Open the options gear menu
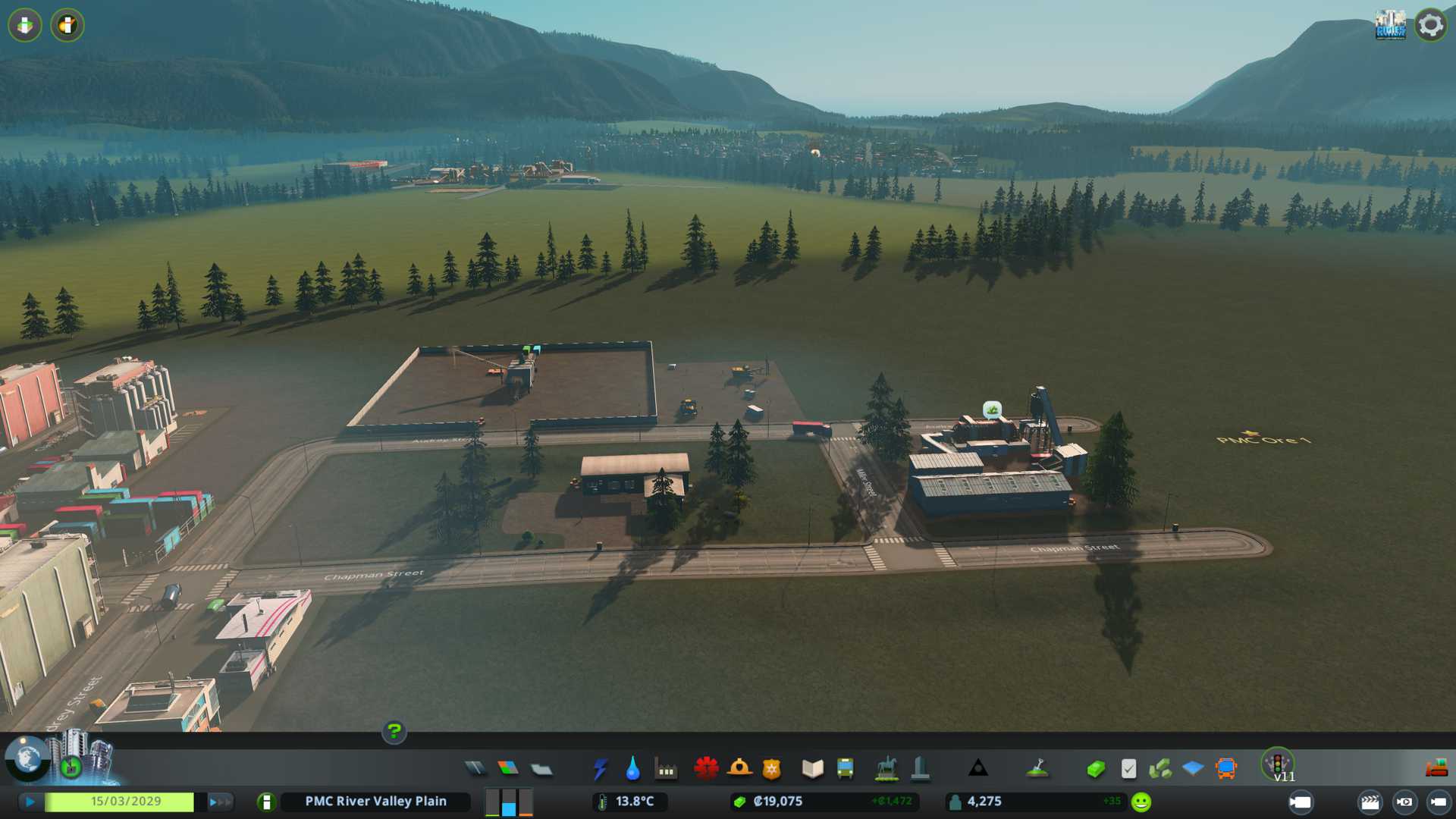This screenshot has height=819, width=1456. (x=1430, y=25)
